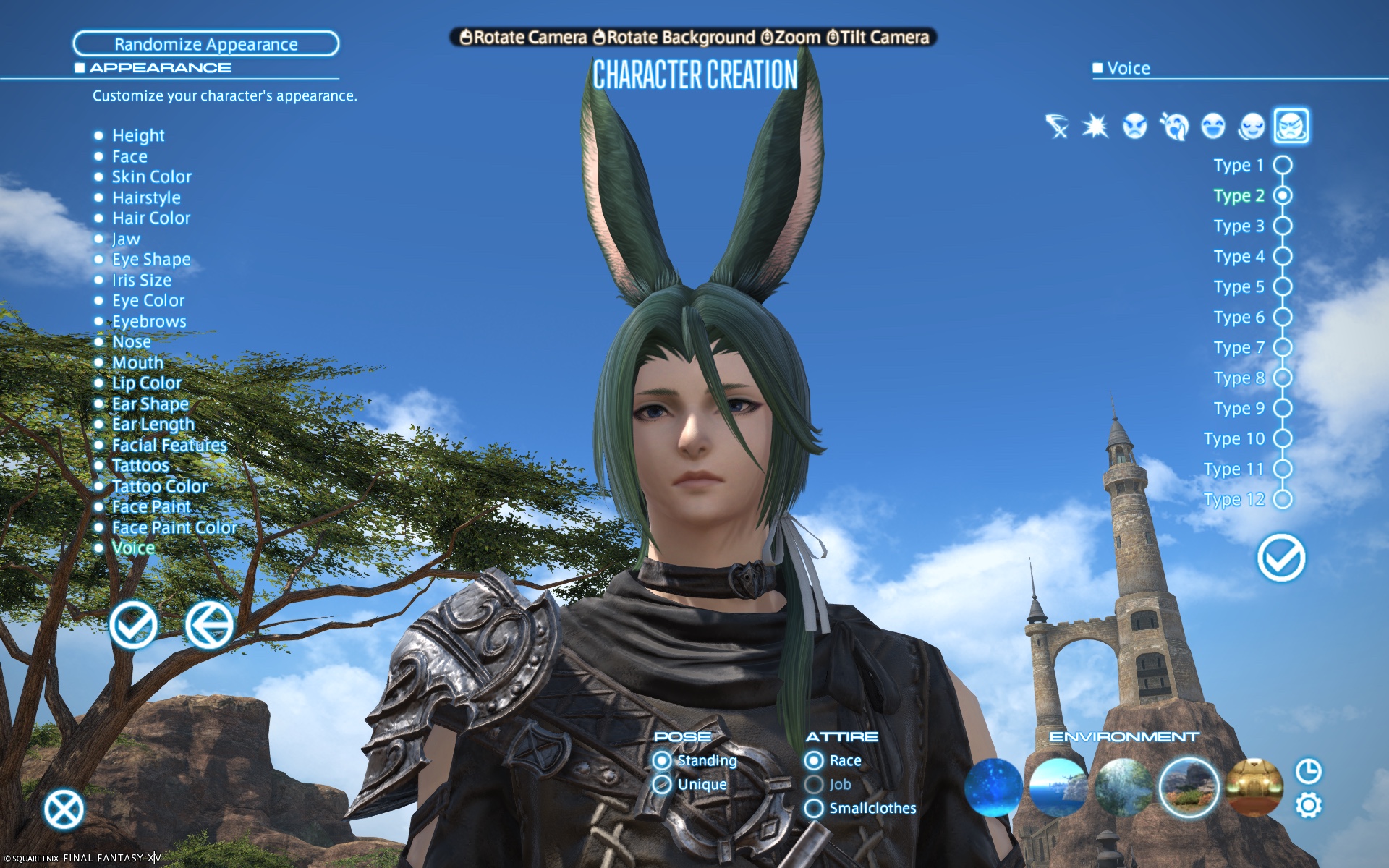This screenshot has height=868, width=1389.
Task: Select the golden interior environment thumbnail
Action: coord(1254,787)
